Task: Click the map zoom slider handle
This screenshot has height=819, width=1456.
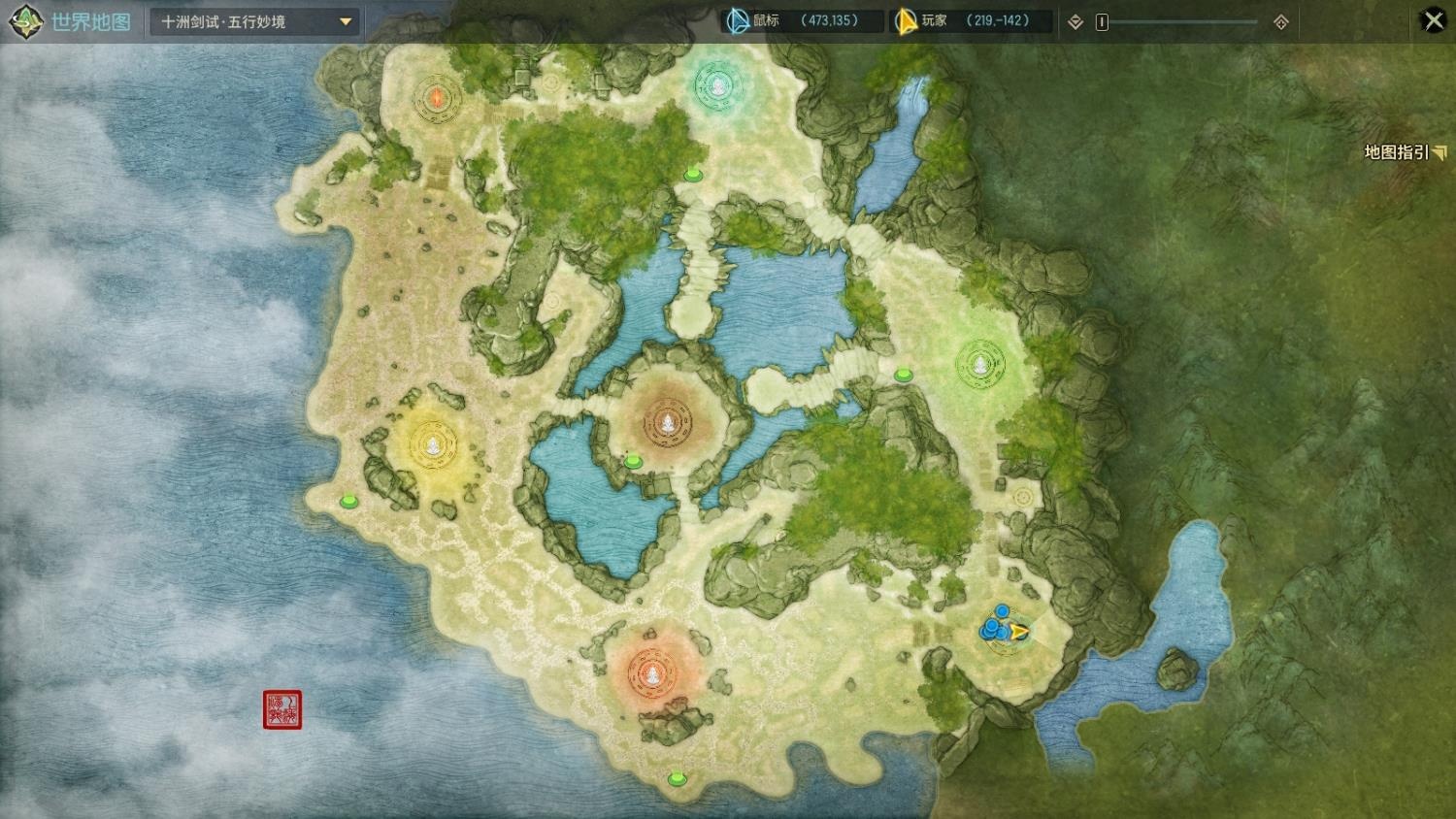Action: pos(1102,22)
